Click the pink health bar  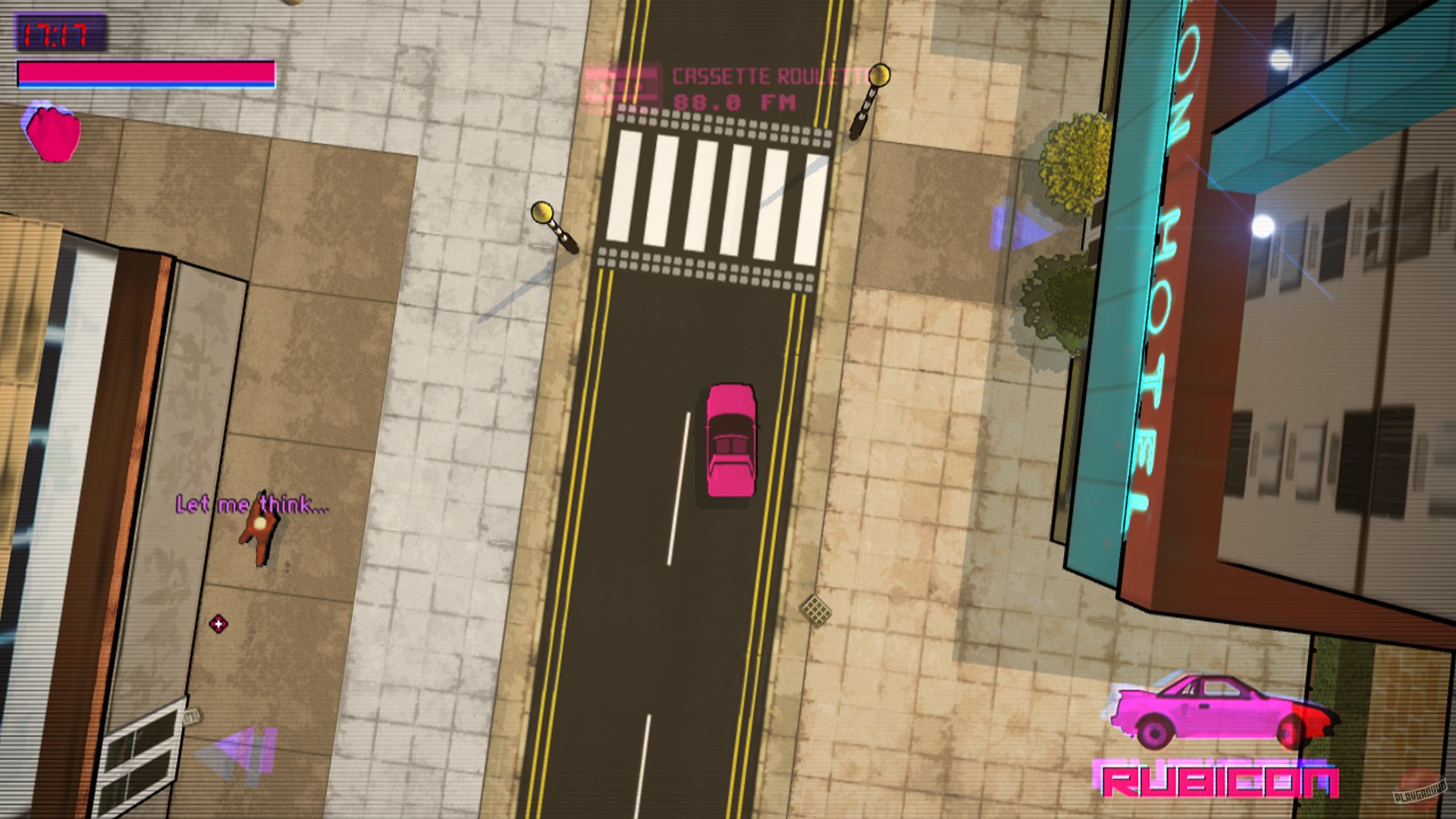144,71
